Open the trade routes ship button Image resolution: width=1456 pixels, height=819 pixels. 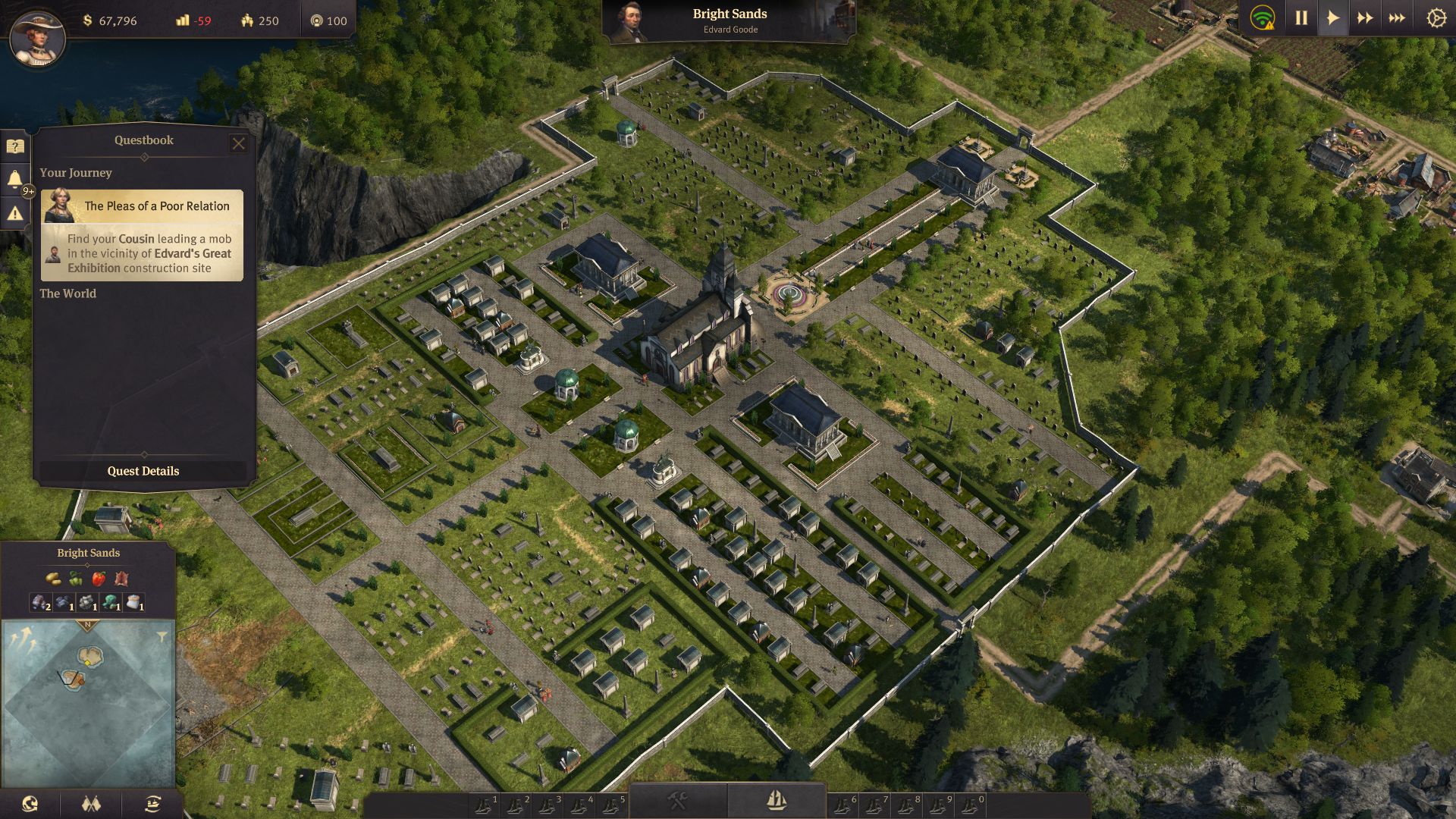(152, 804)
